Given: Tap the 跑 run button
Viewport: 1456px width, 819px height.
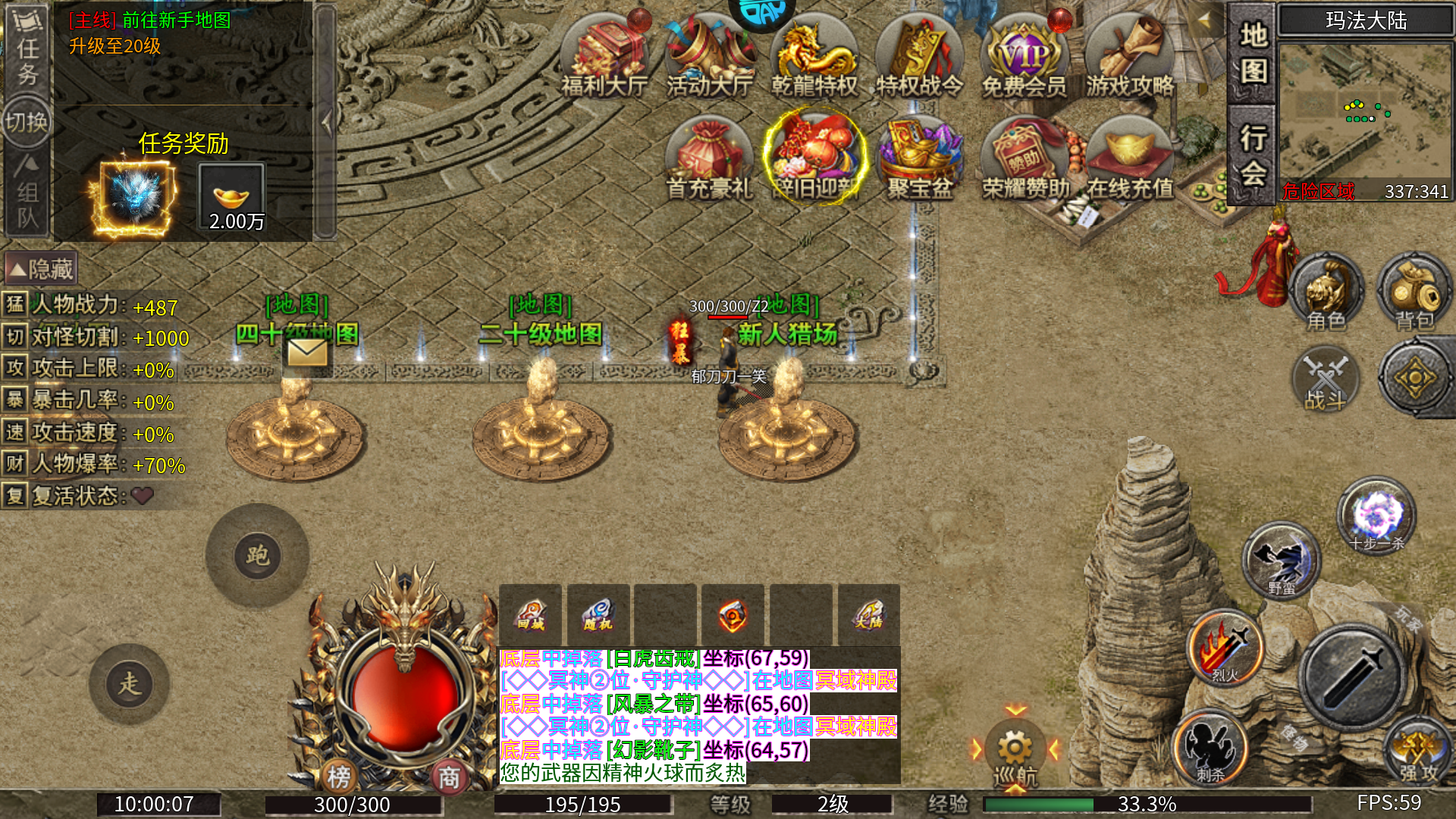Looking at the screenshot, I should pos(257,556).
